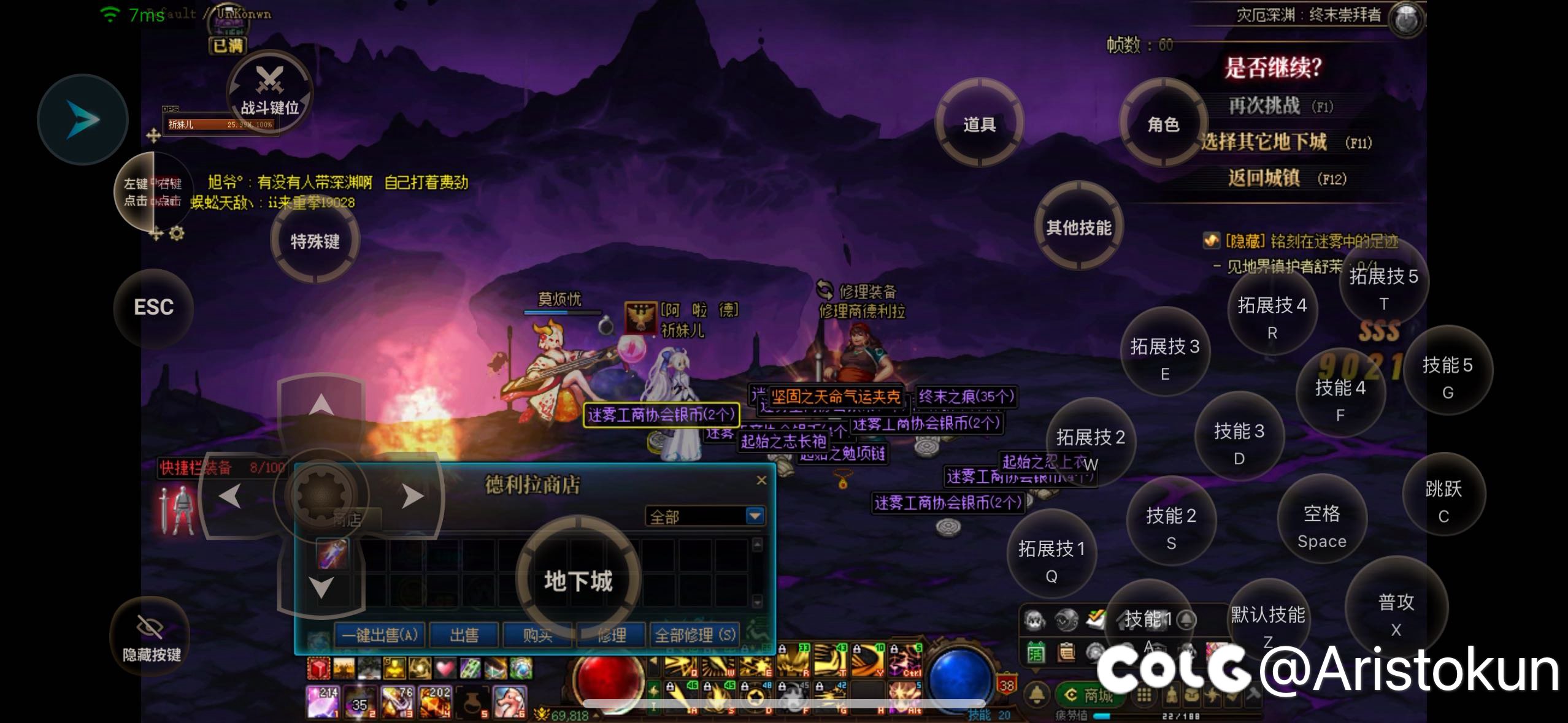Screen dimensions: 1568x723
Task: Tap the large 地下城 dungeon button
Action: point(578,580)
